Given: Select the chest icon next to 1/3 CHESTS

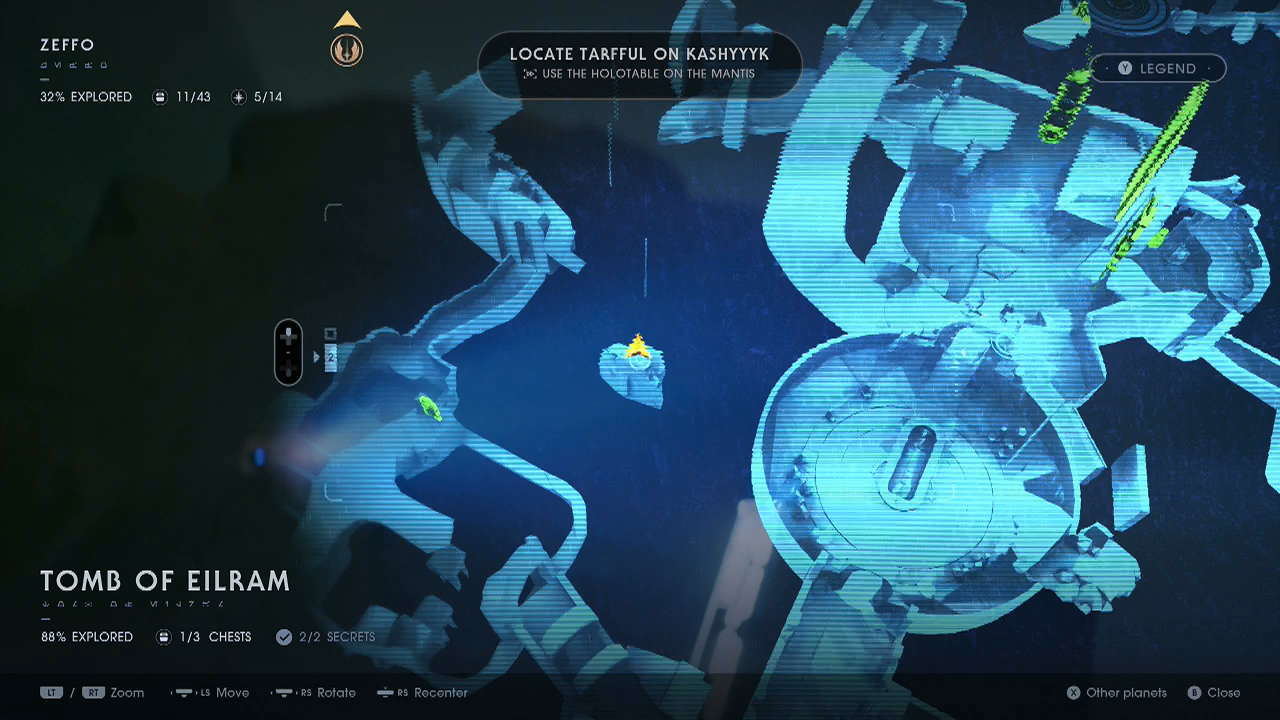Looking at the screenshot, I should click(164, 637).
